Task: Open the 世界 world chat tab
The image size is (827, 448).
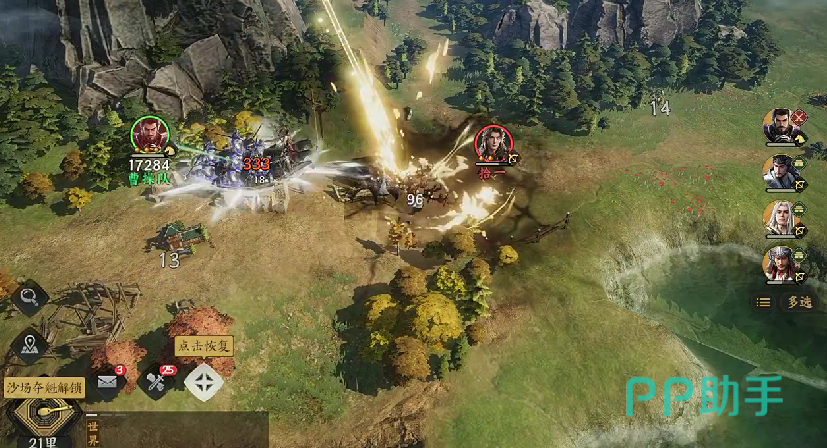Action: click(x=93, y=432)
